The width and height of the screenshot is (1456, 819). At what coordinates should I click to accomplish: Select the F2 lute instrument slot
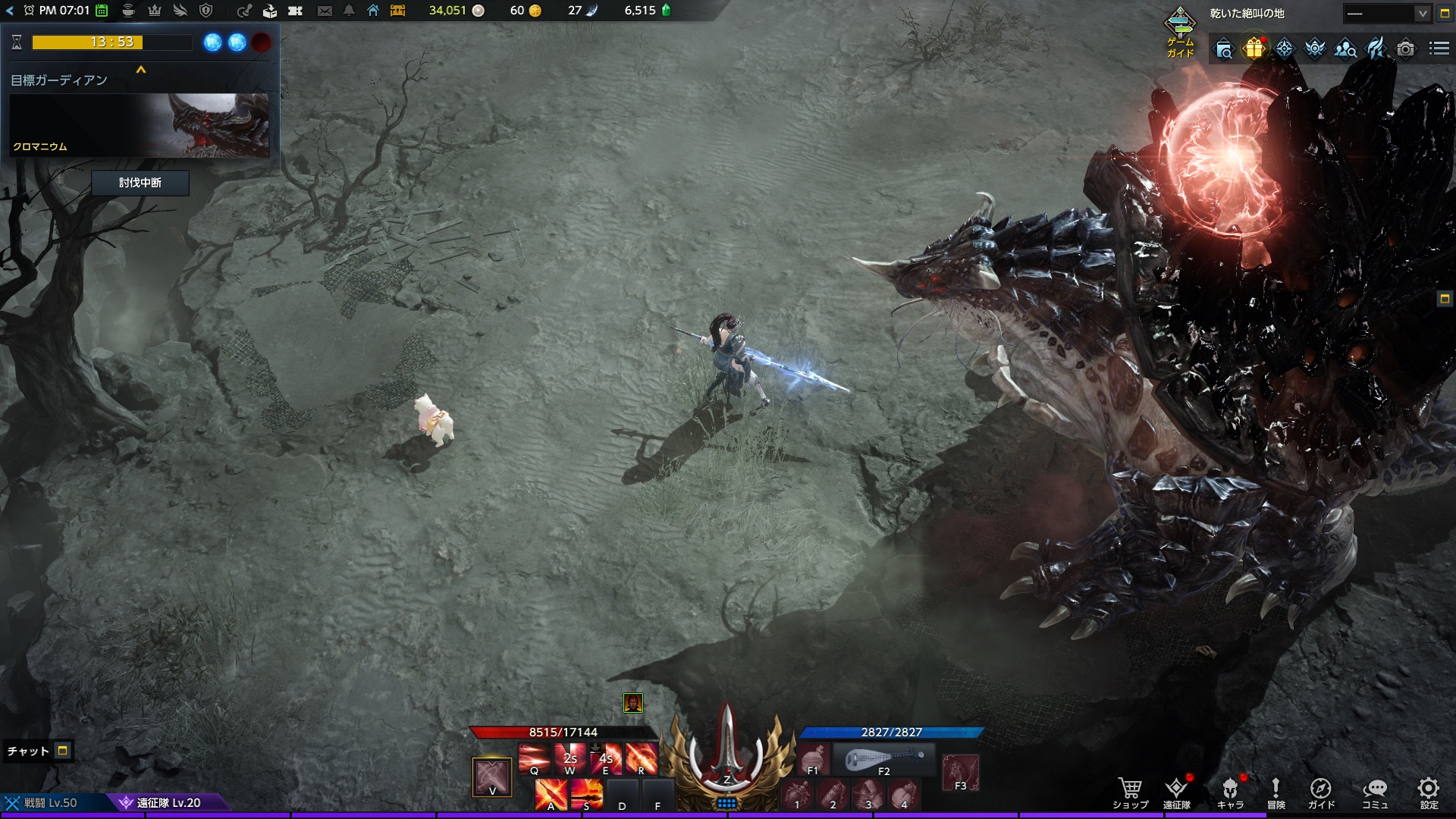pos(884,758)
